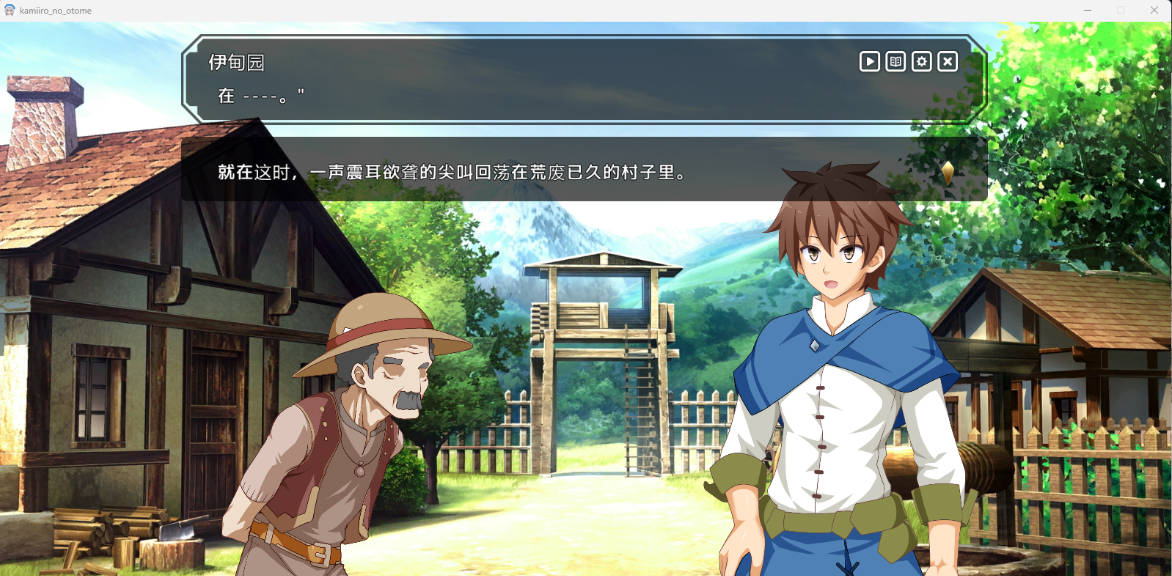Hide the dialogue box with the X button

tap(947, 62)
